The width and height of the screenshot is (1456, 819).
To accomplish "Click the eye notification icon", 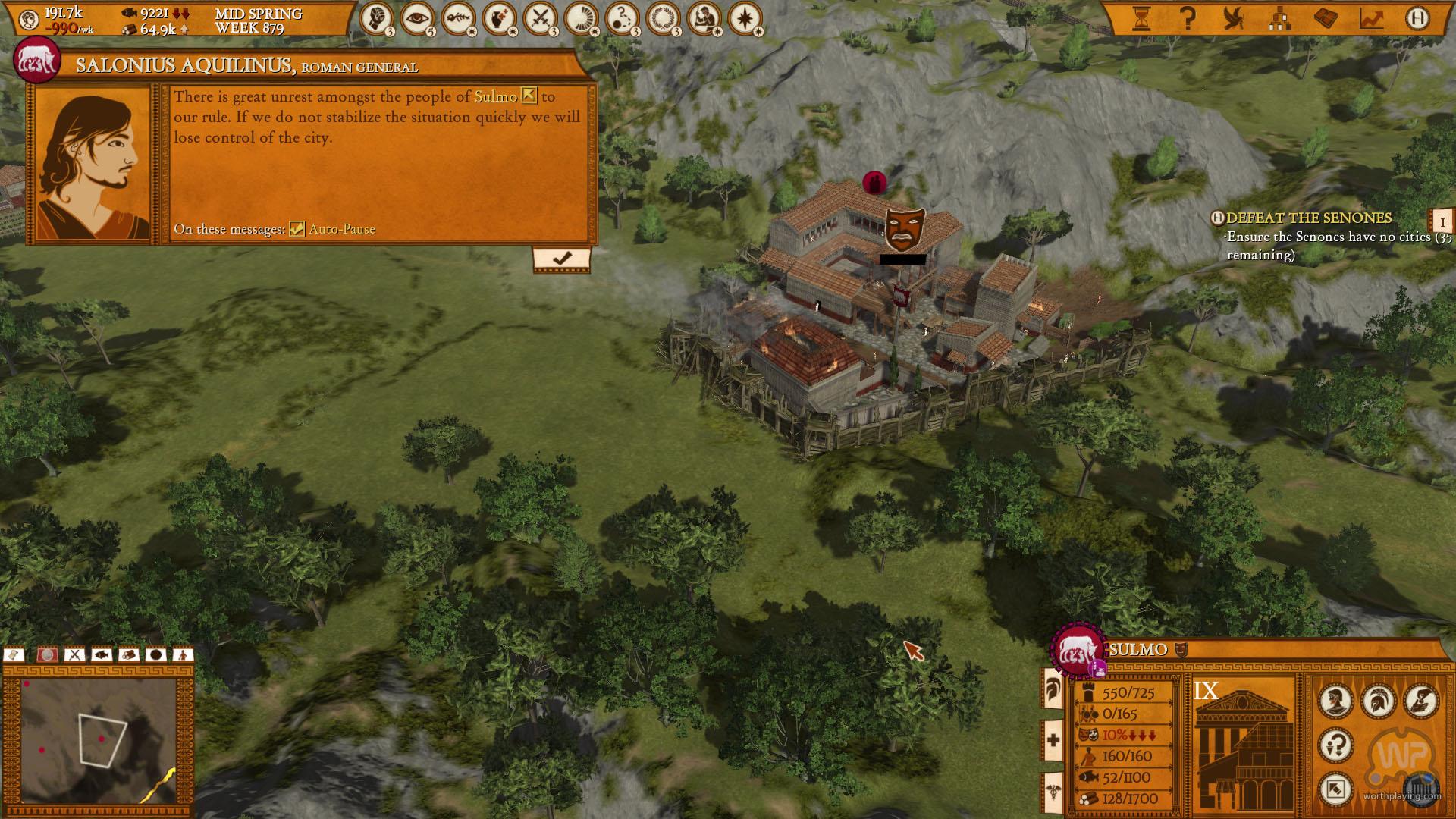I will tap(418, 19).
